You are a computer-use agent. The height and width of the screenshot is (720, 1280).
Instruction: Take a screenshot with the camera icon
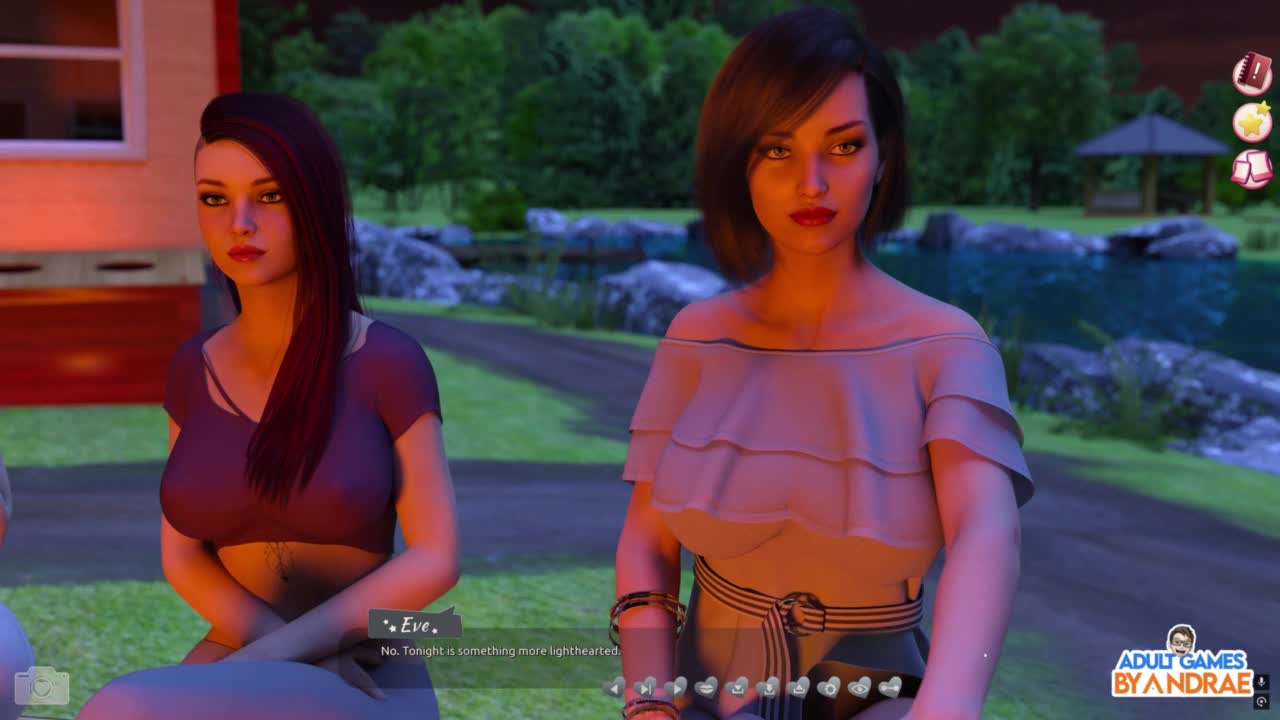(42, 686)
